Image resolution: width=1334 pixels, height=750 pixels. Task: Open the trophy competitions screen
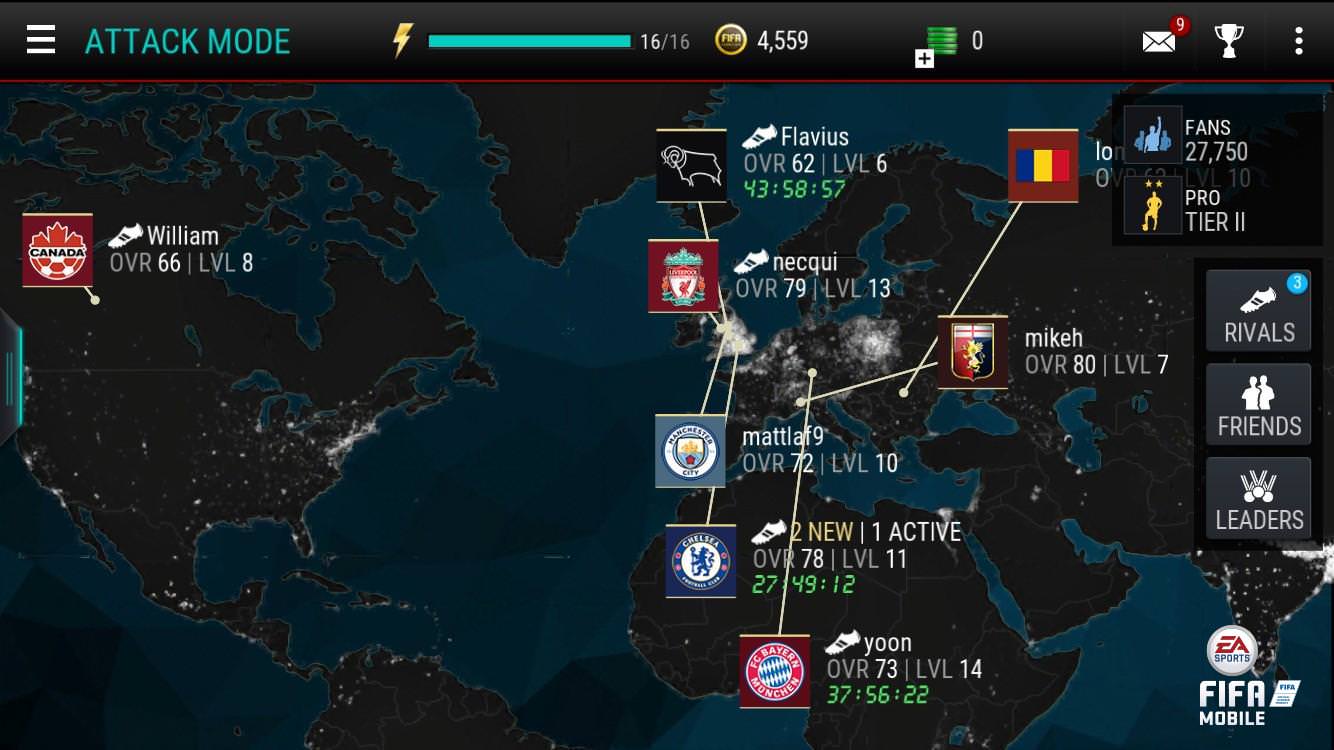(1229, 40)
